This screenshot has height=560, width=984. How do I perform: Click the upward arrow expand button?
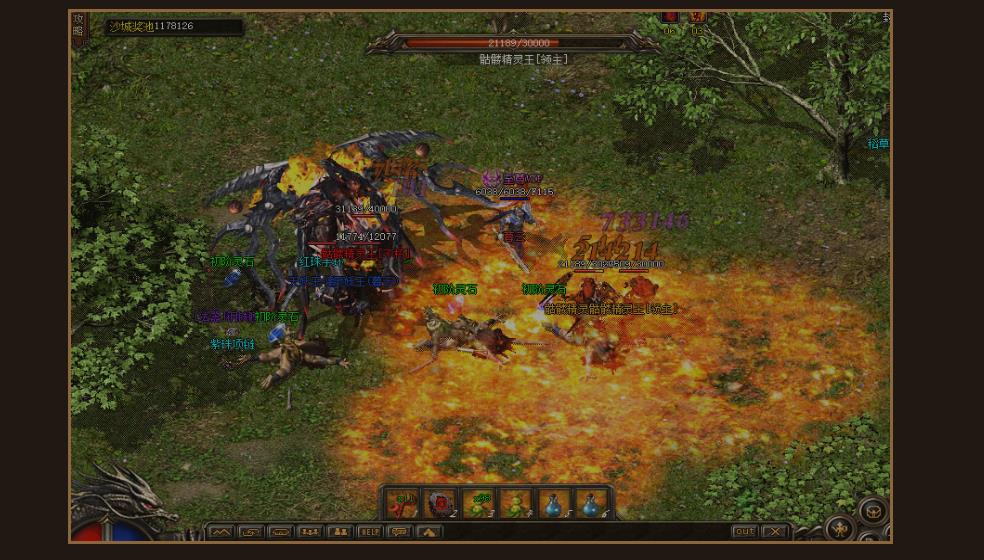pyautogui.click(x=429, y=532)
